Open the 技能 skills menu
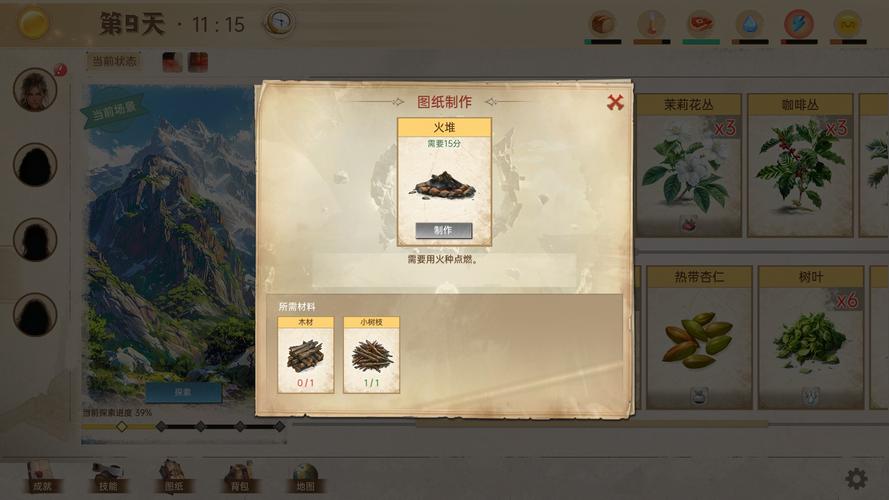This screenshot has height=500, width=889. click(x=107, y=476)
